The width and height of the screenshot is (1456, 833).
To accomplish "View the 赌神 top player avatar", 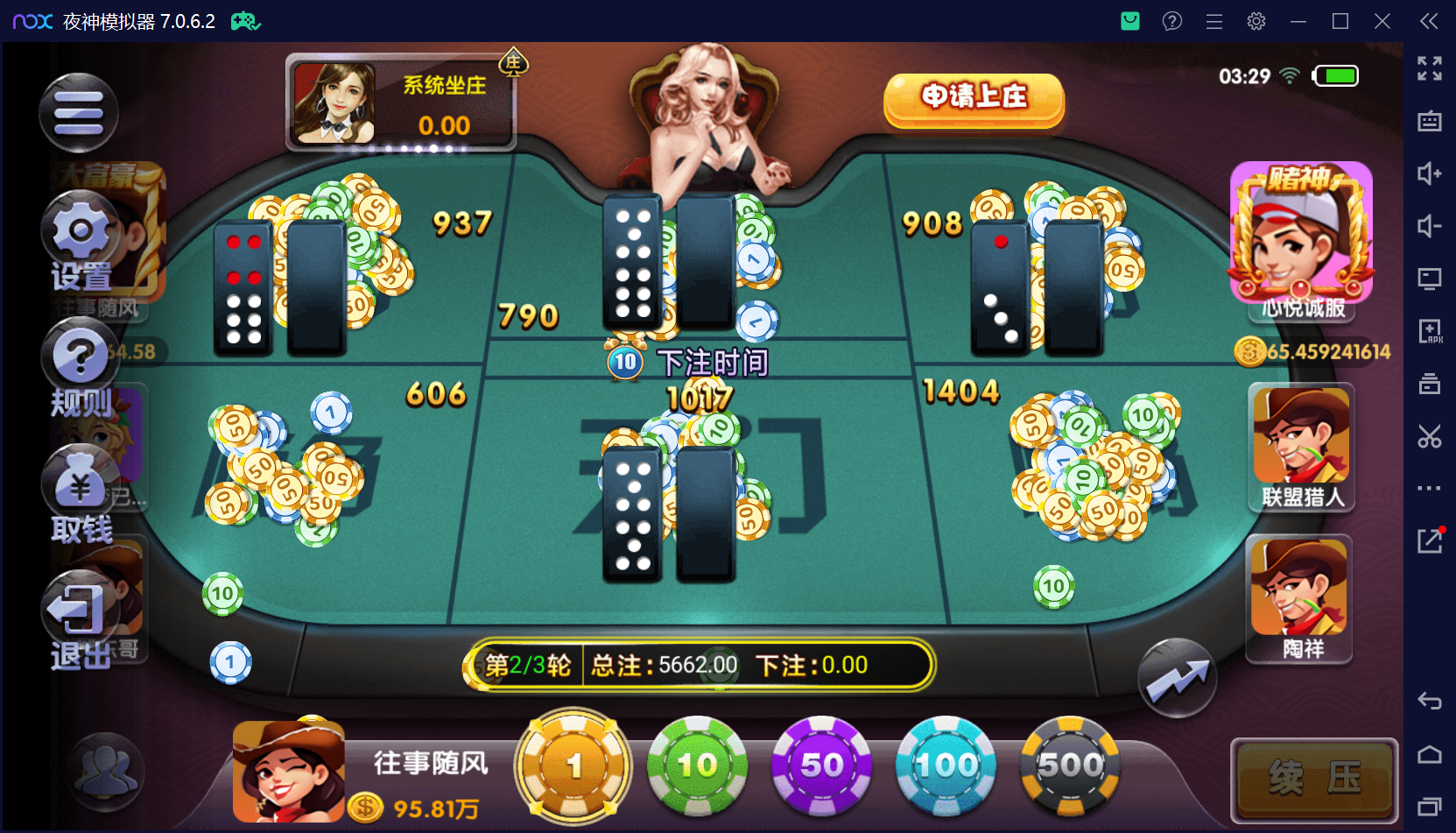I will click(x=1300, y=236).
